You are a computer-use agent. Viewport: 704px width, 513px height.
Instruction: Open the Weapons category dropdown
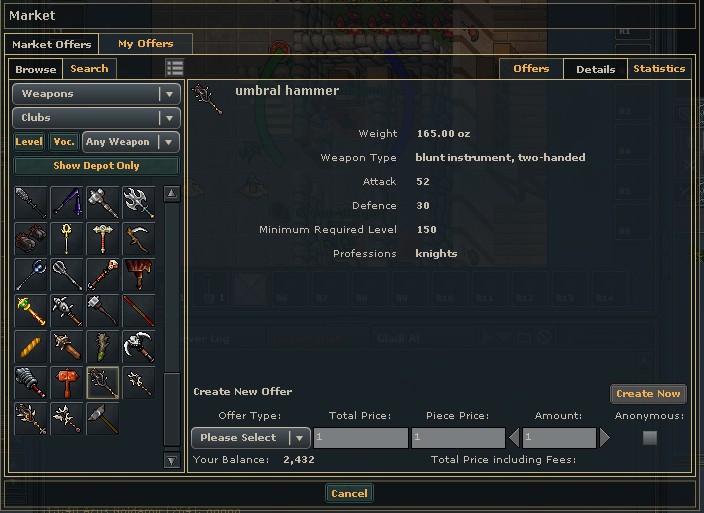[x=96, y=94]
